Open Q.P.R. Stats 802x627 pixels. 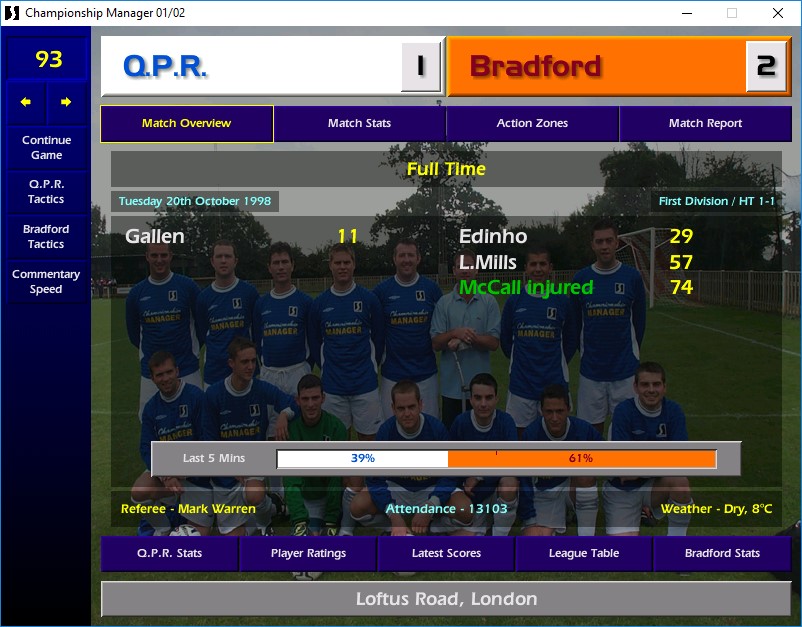click(x=169, y=553)
